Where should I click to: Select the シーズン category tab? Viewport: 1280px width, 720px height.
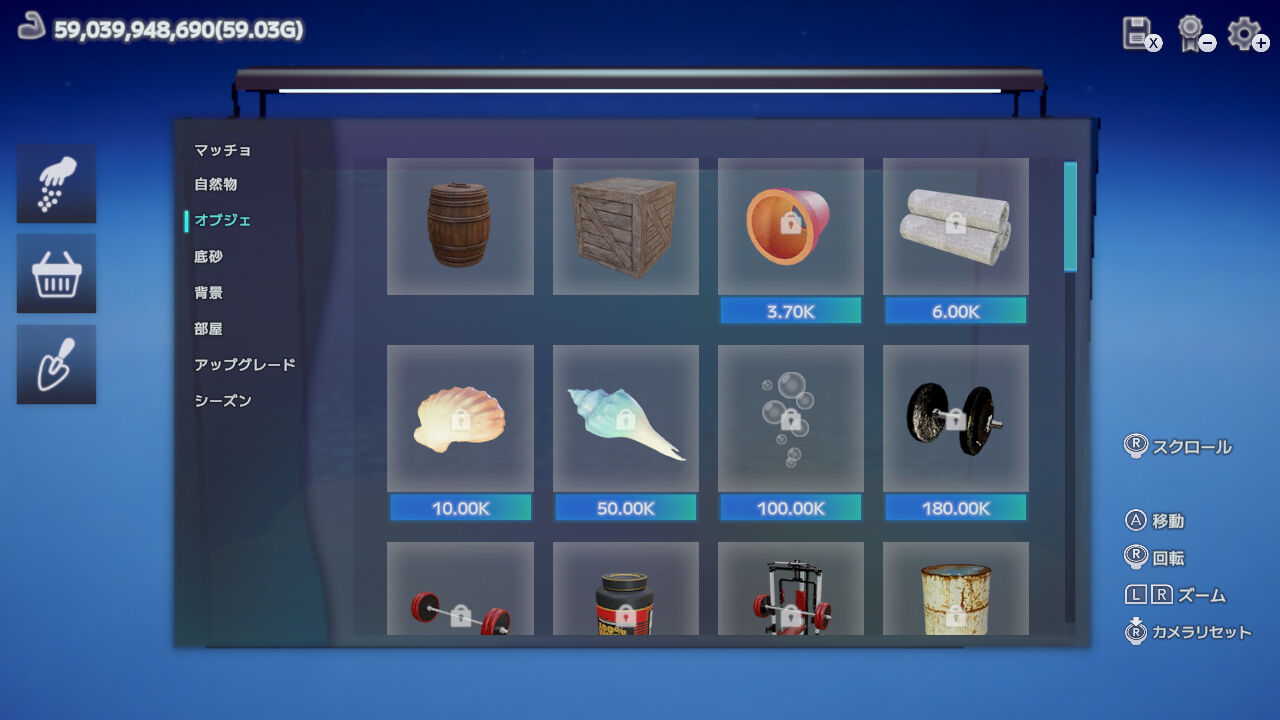[220, 400]
